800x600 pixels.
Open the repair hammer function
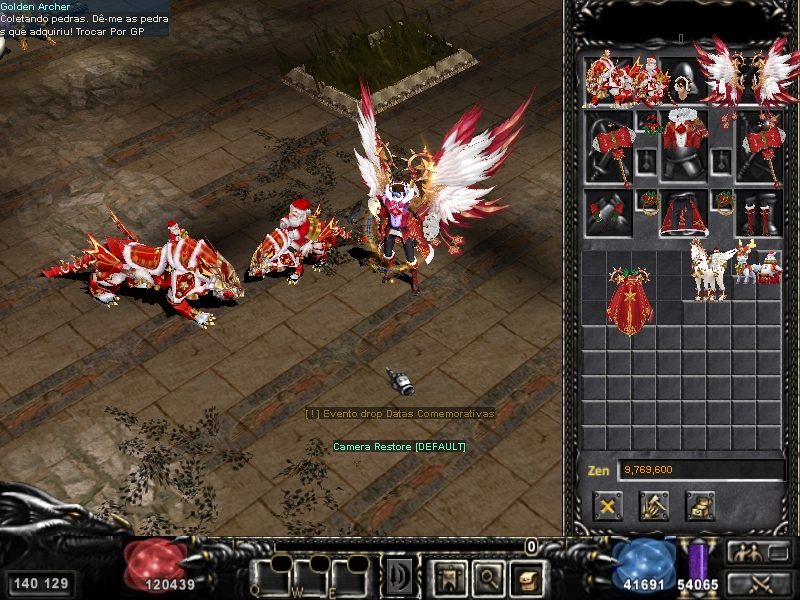(x=653, y=505)
